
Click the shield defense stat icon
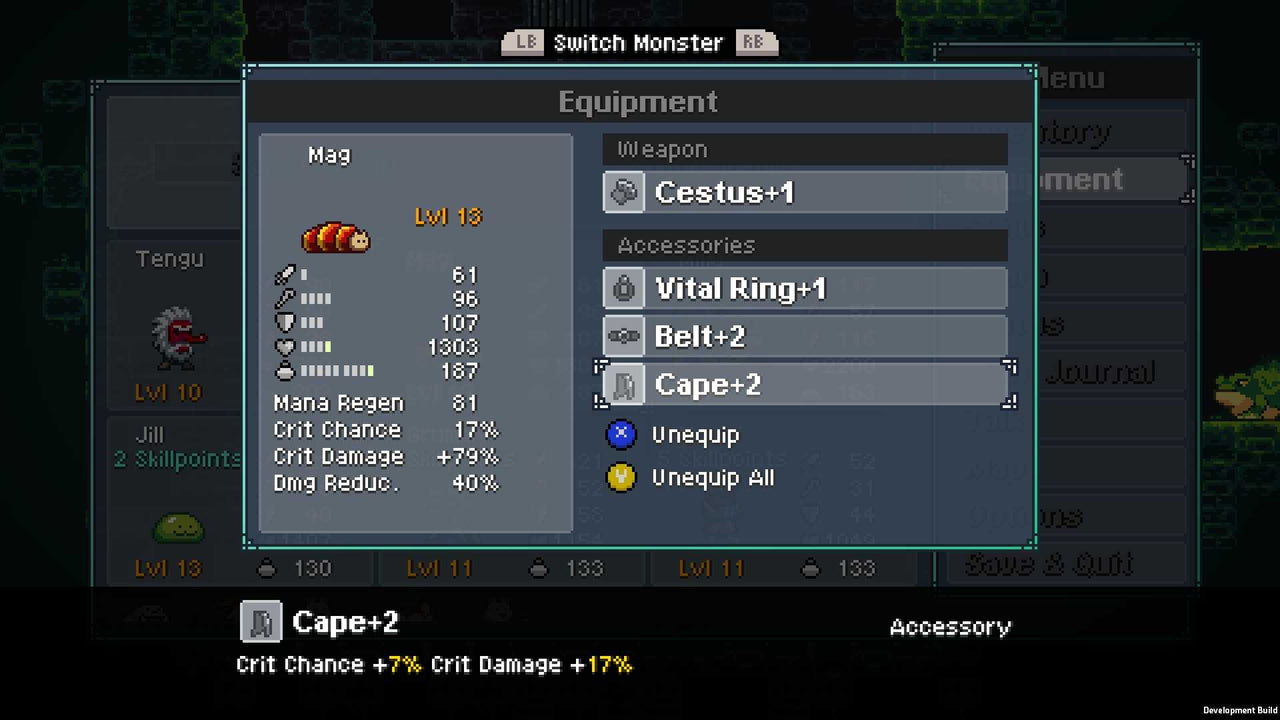285,322
